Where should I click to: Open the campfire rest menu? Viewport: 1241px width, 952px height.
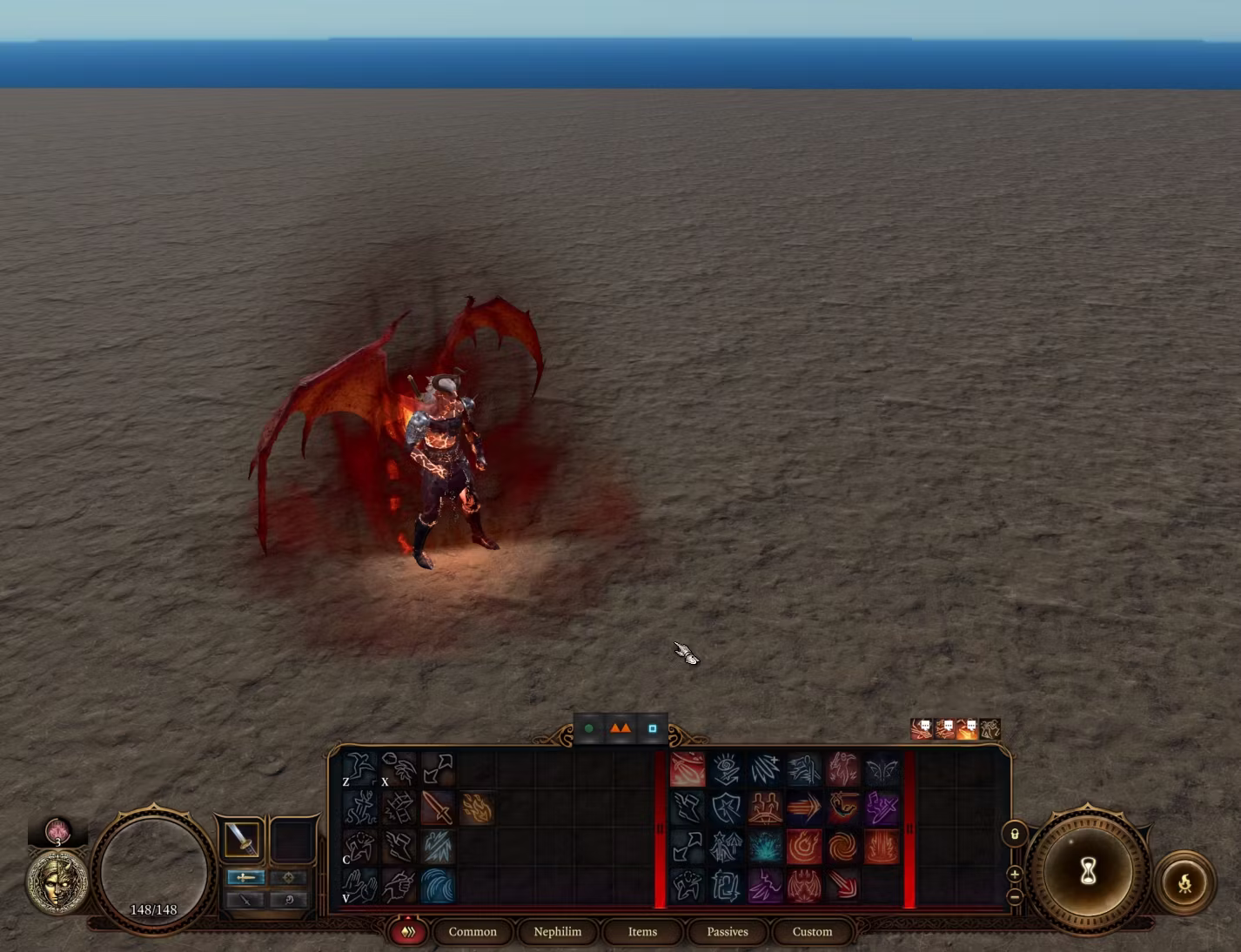click(1184, 884)
